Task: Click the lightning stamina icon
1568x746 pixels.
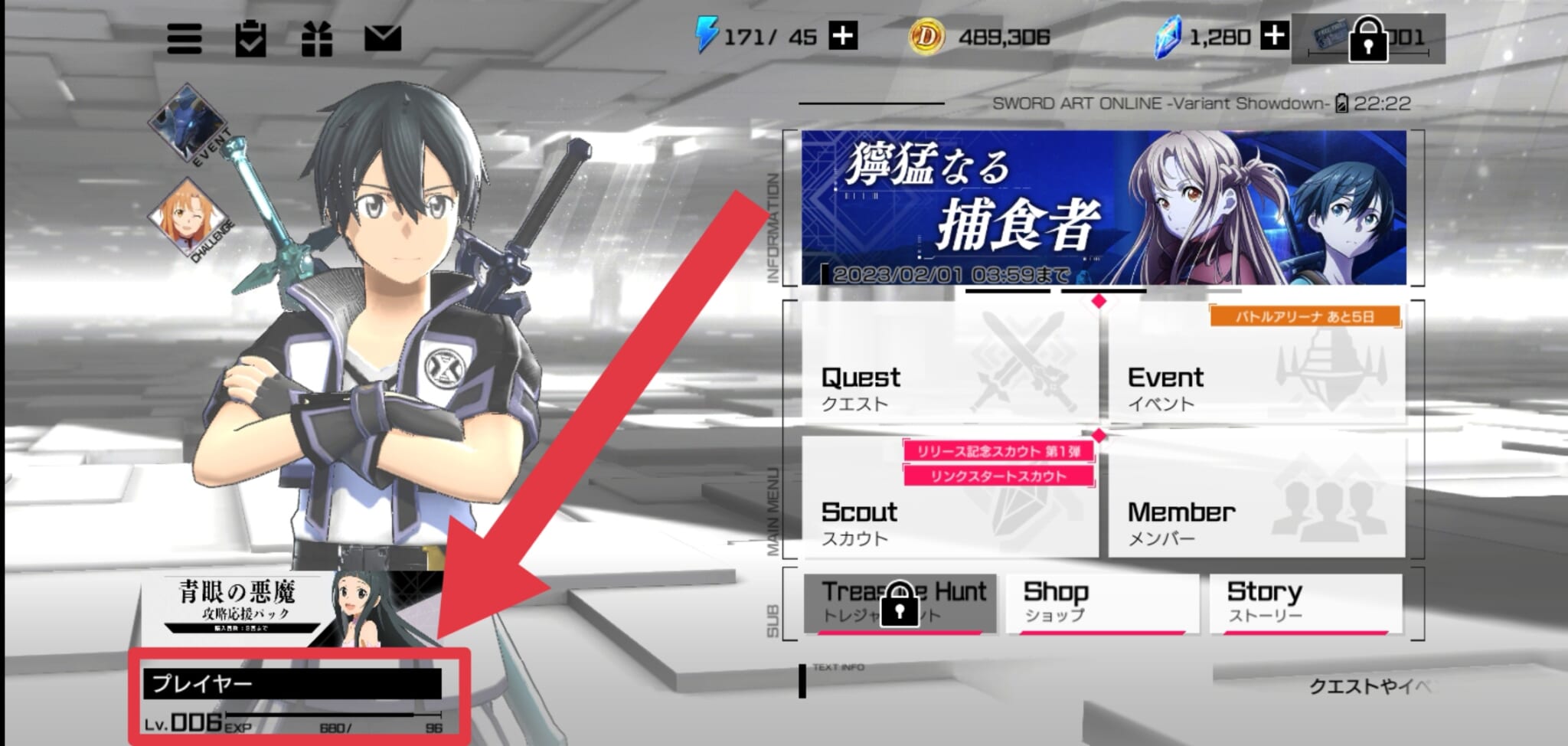Action: (x=708, y=34)
